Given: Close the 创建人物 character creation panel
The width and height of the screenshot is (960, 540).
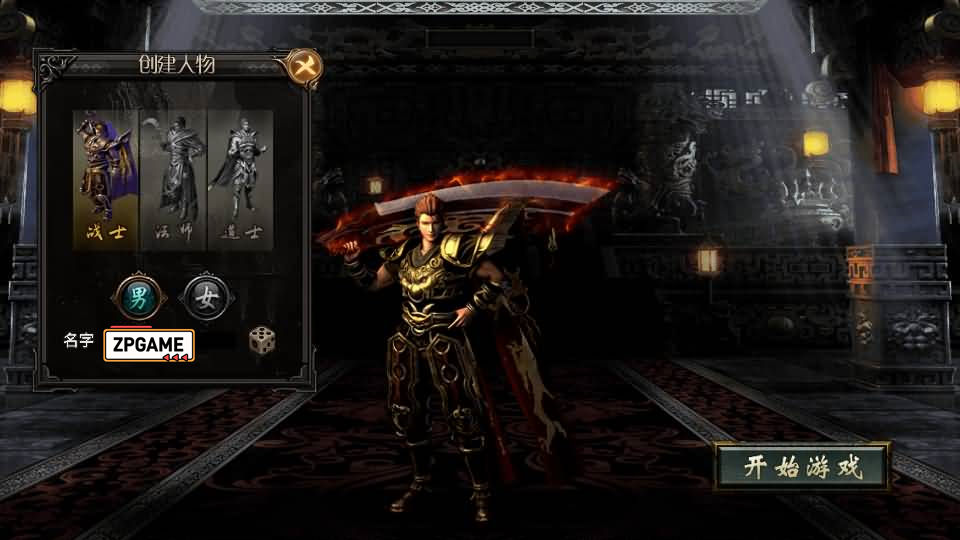Looking at the screenshot, I should click(x=303, y=67).
